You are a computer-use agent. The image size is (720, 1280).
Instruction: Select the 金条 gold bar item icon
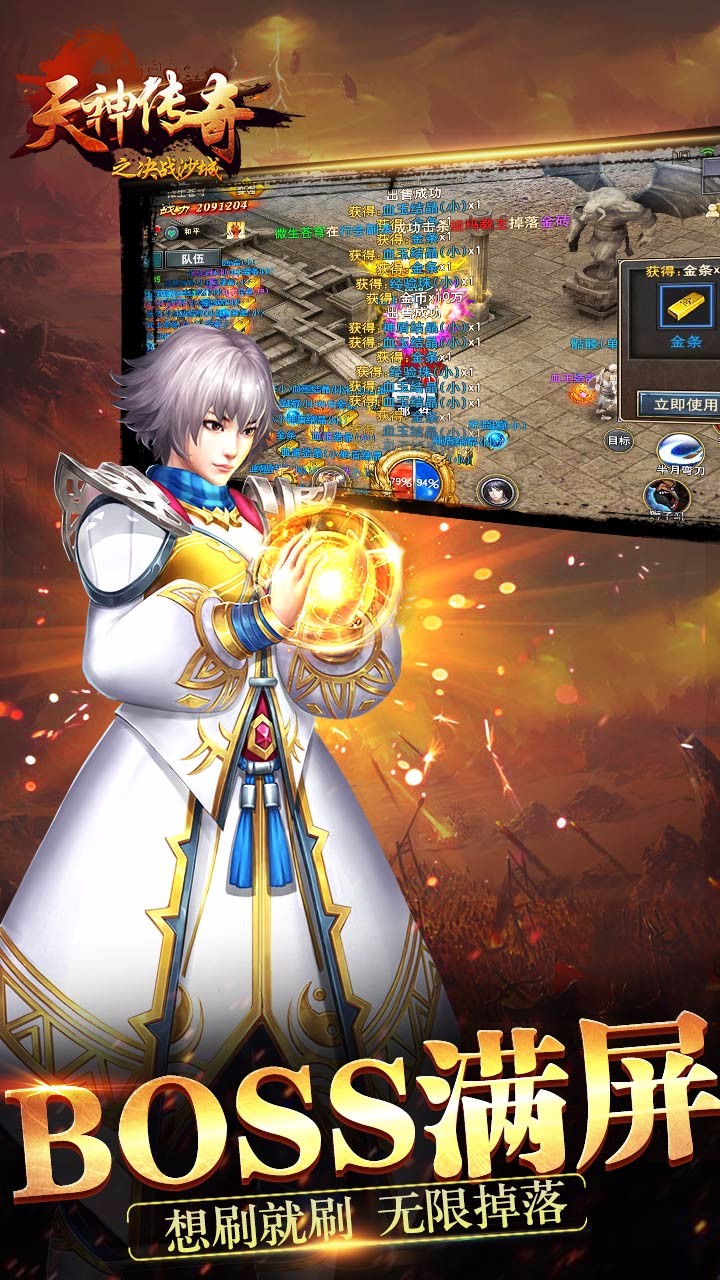686,306
